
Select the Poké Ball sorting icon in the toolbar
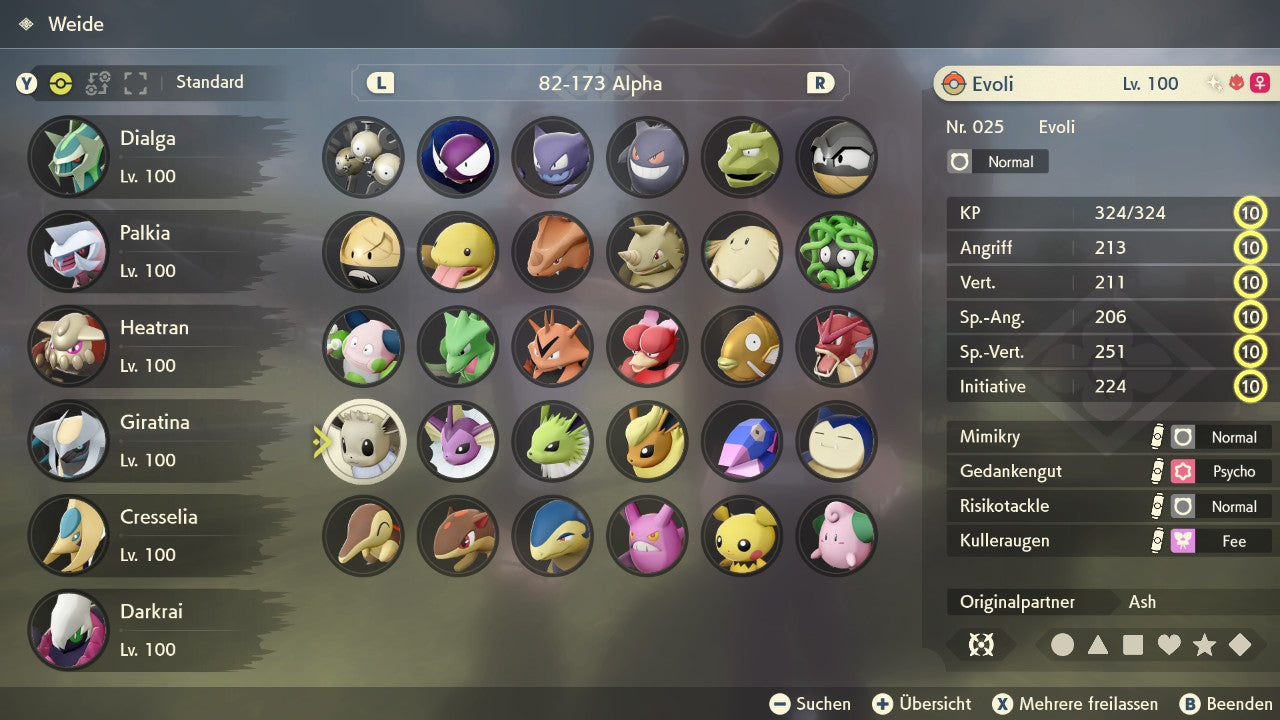pyautogui.click(x=60, y=84)
